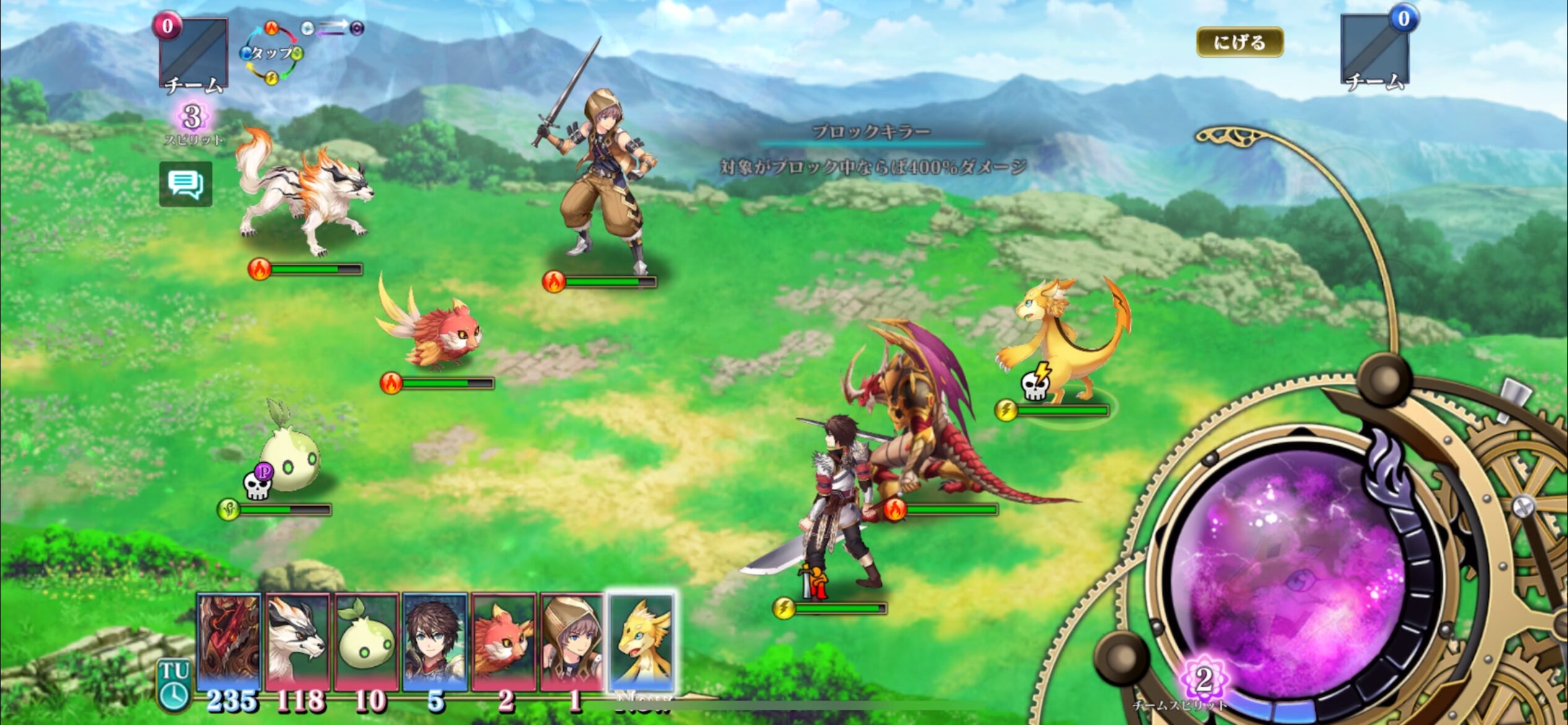Tap the にげる escape button
Screen dimensions: 1568x725
(1239, 42)
